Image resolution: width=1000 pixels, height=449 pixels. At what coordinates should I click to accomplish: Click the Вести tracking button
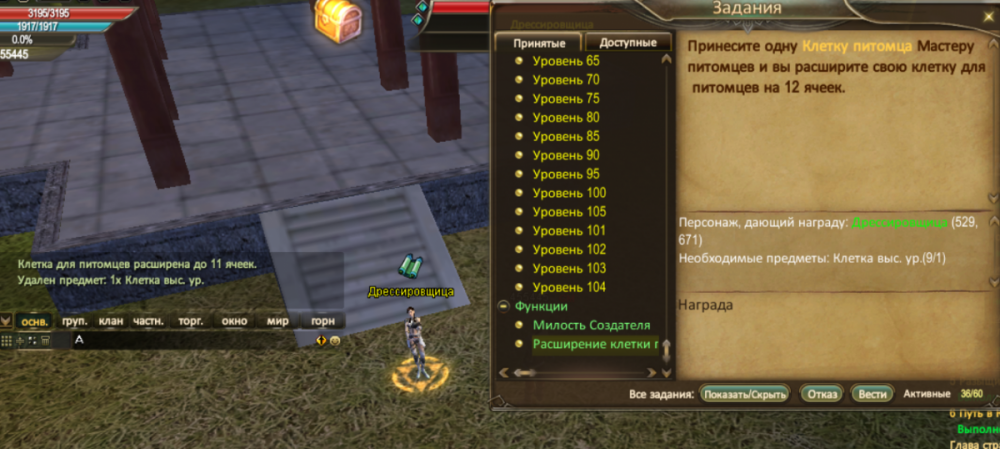872,393
